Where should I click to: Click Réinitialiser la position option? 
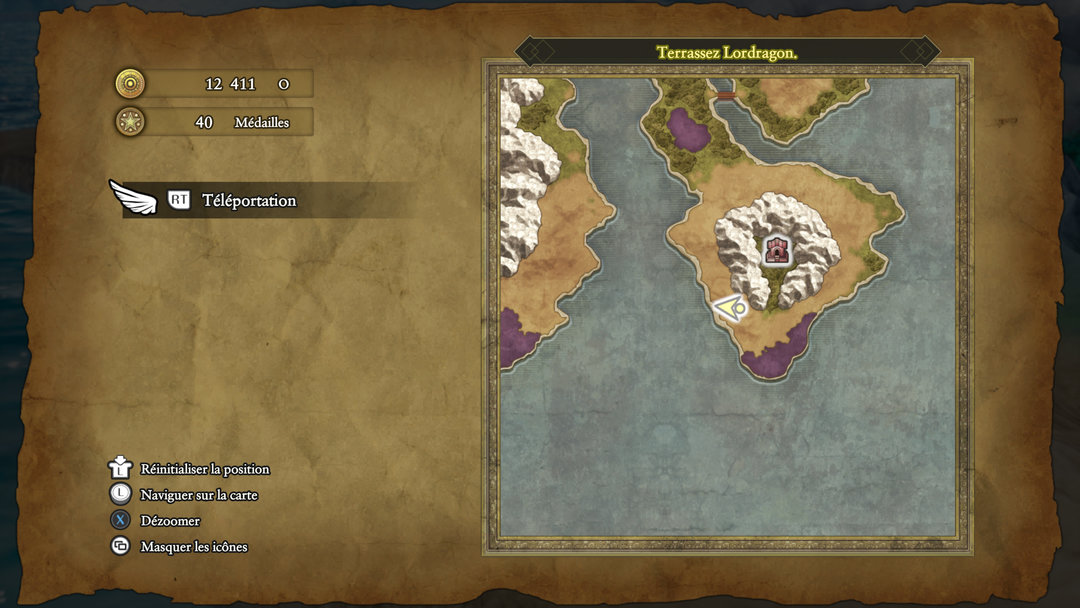coord(204,469)
